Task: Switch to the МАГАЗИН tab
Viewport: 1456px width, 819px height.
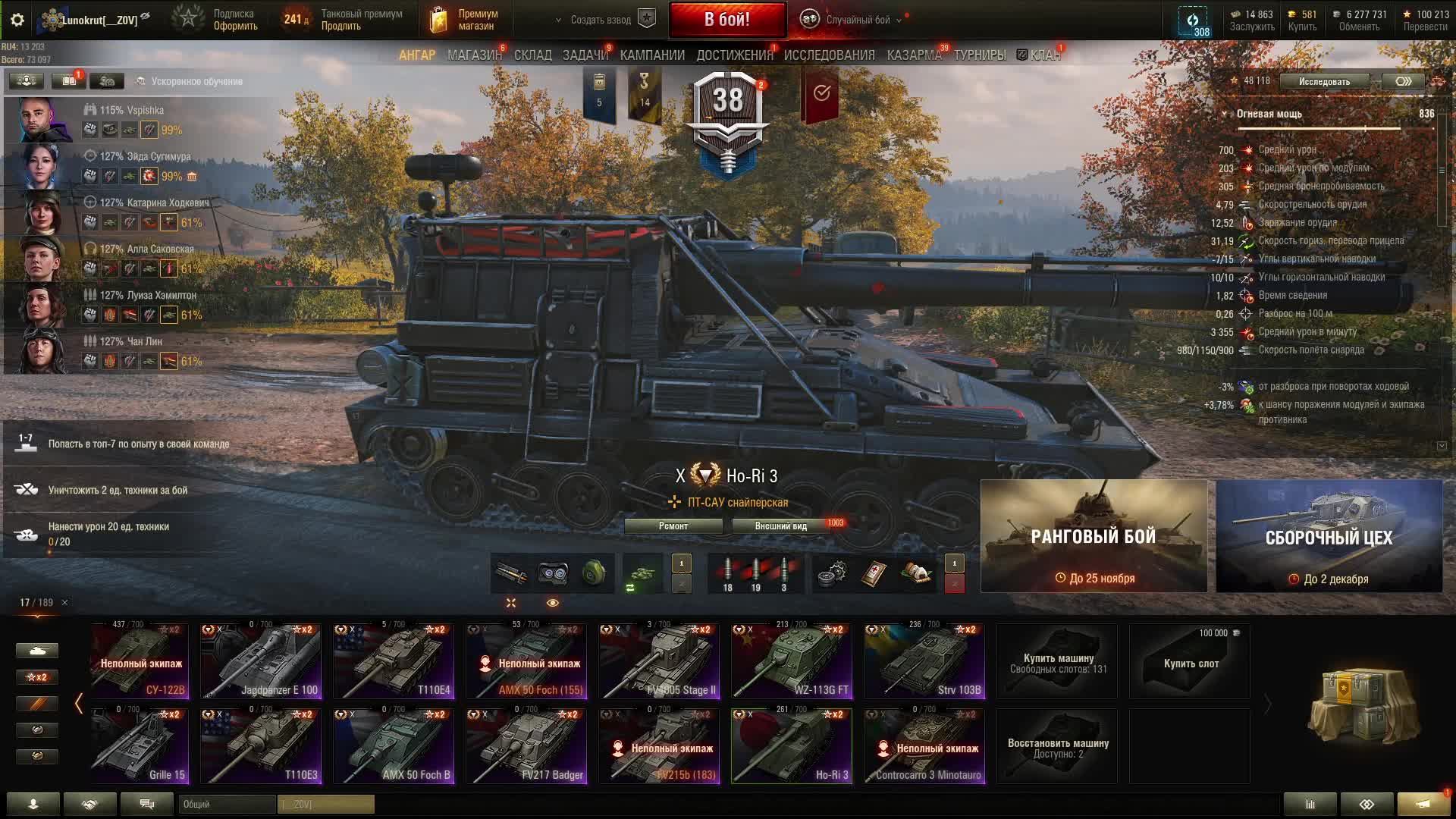Action: click(474, 55)
